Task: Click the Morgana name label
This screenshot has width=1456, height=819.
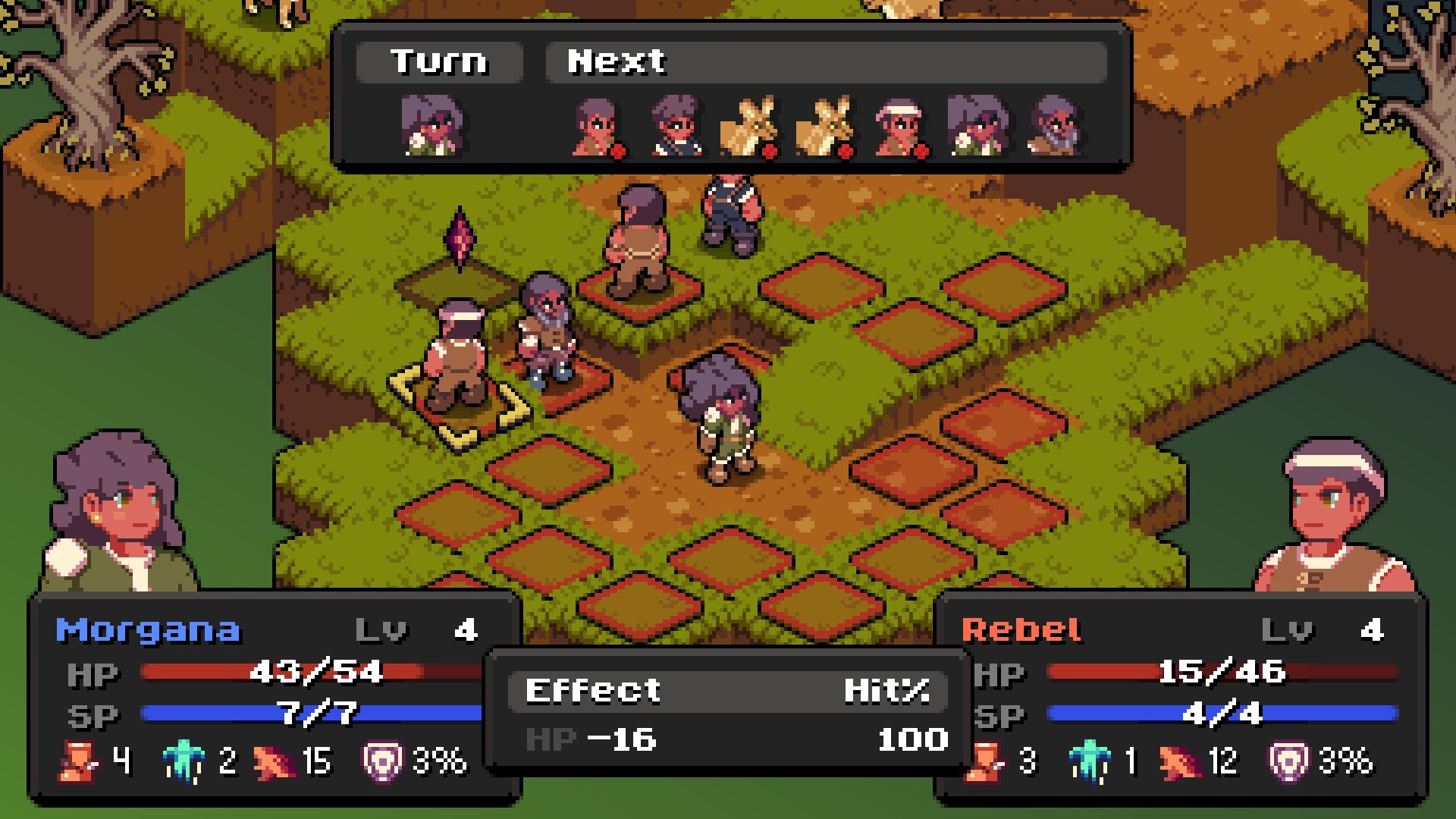Action: [x=148, y=628]
